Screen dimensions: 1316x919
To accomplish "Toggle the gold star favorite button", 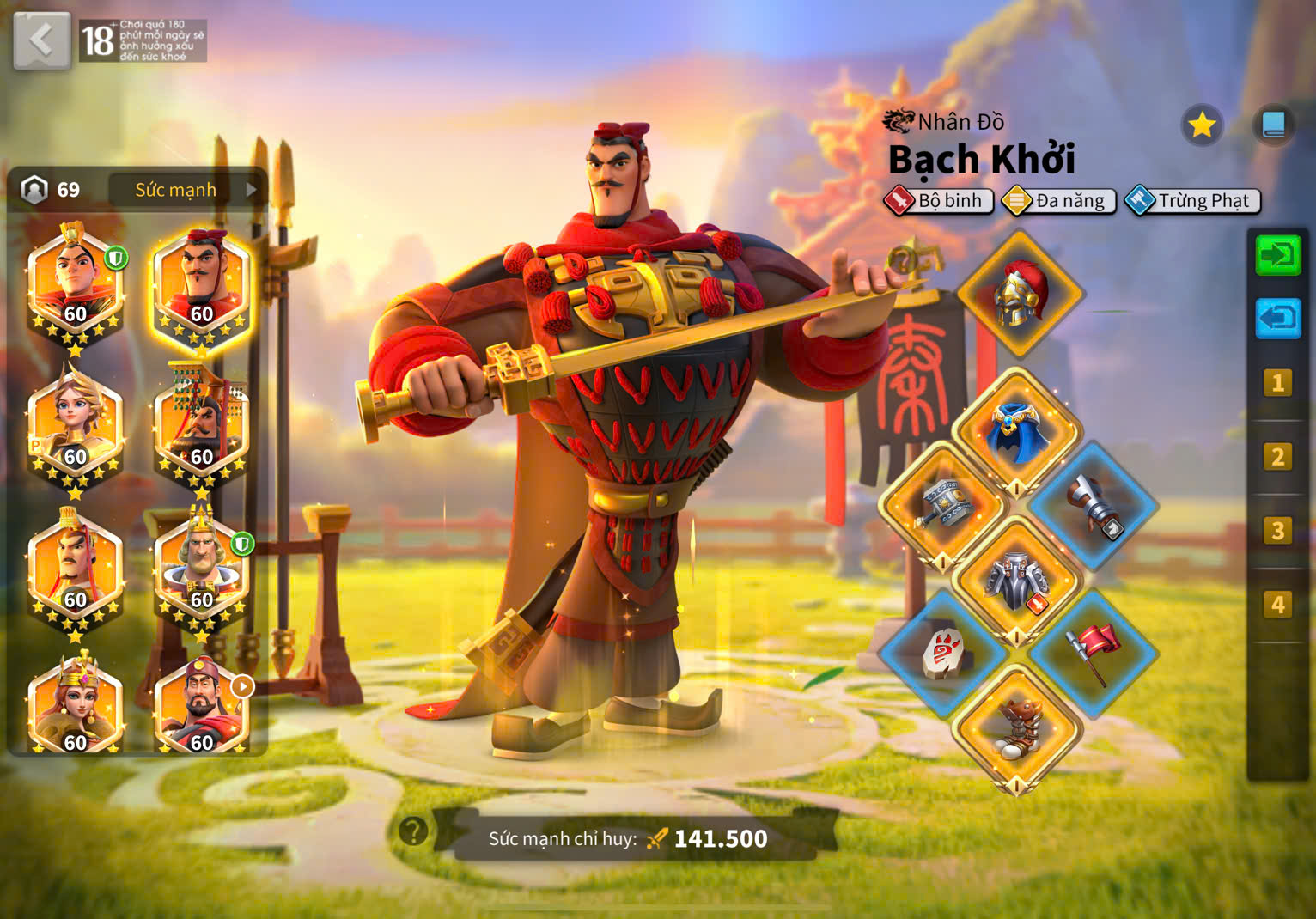I will [1201, 125].
